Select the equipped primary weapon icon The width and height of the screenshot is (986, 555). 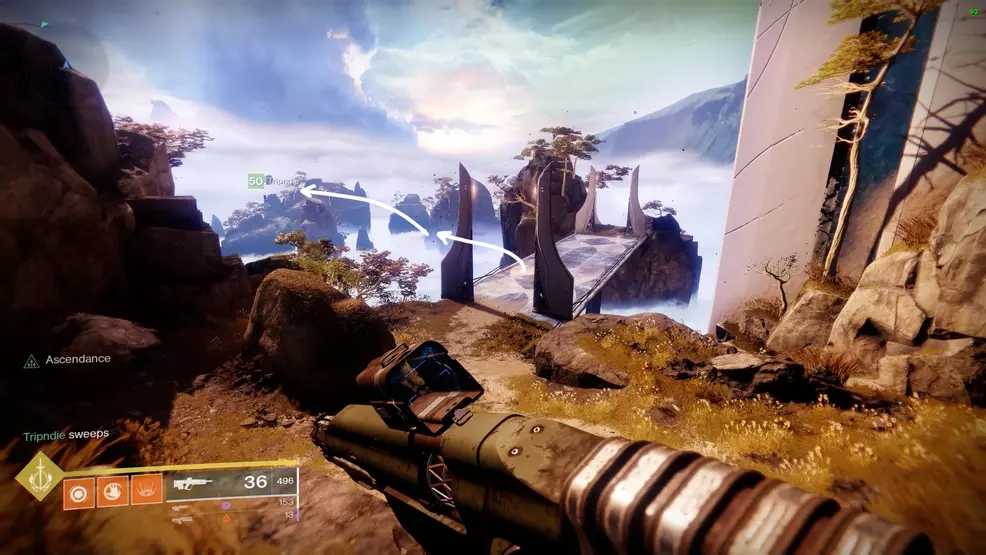(x=194, y=483)
